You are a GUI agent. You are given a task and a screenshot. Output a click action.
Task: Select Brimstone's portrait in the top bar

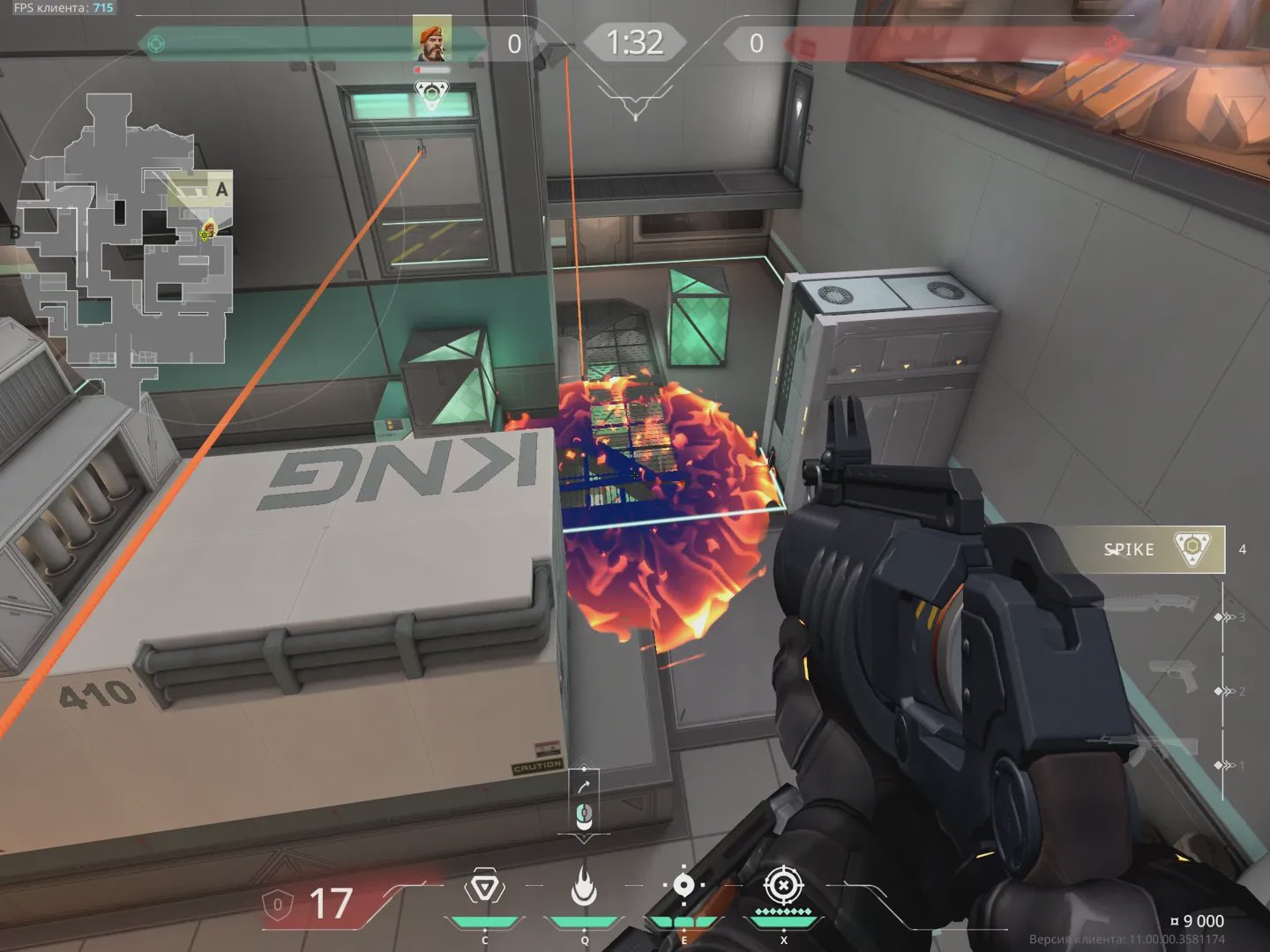tap(432, 38)
